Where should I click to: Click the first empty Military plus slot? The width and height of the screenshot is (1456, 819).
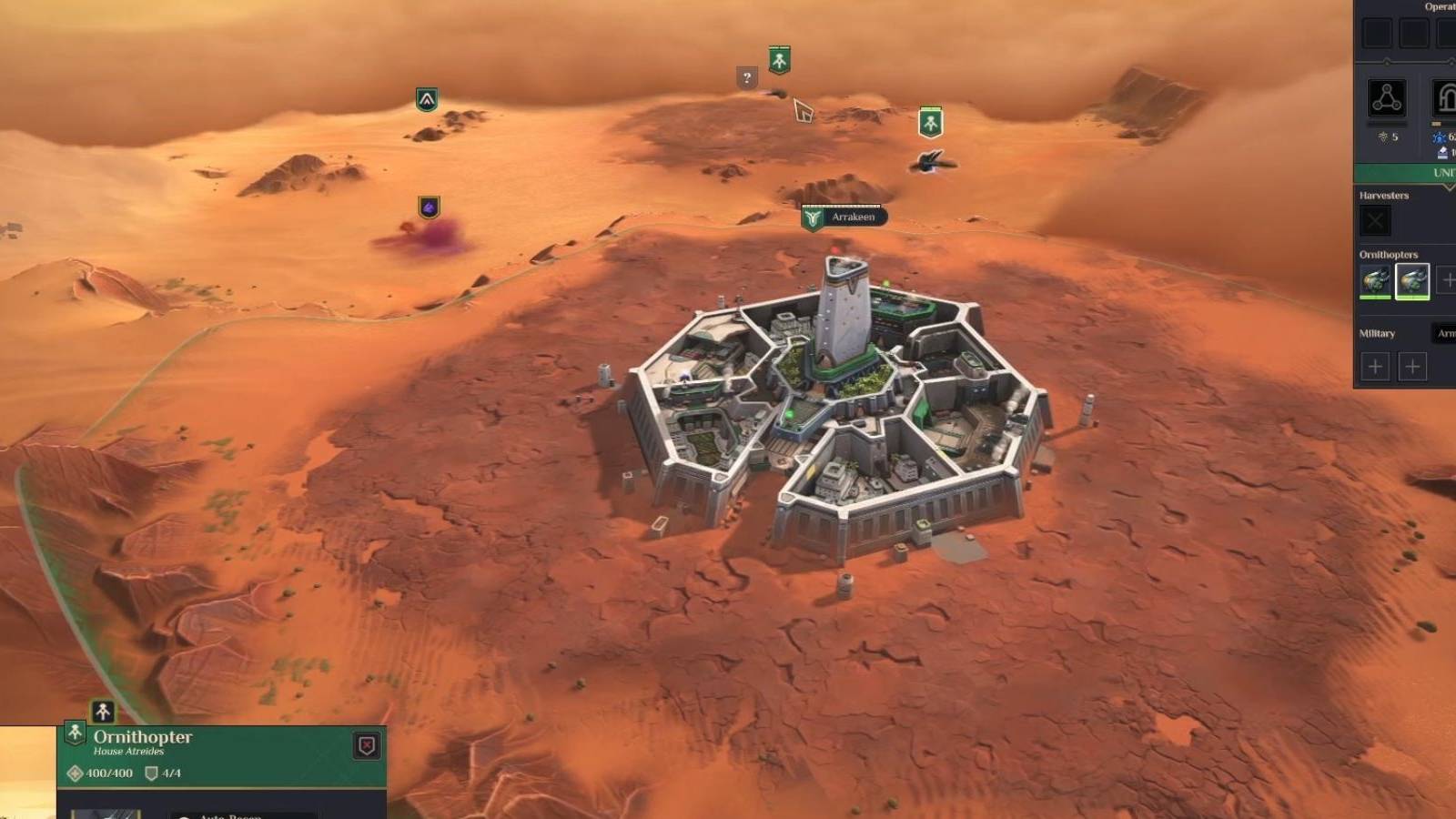click(x=1375, y=365)
